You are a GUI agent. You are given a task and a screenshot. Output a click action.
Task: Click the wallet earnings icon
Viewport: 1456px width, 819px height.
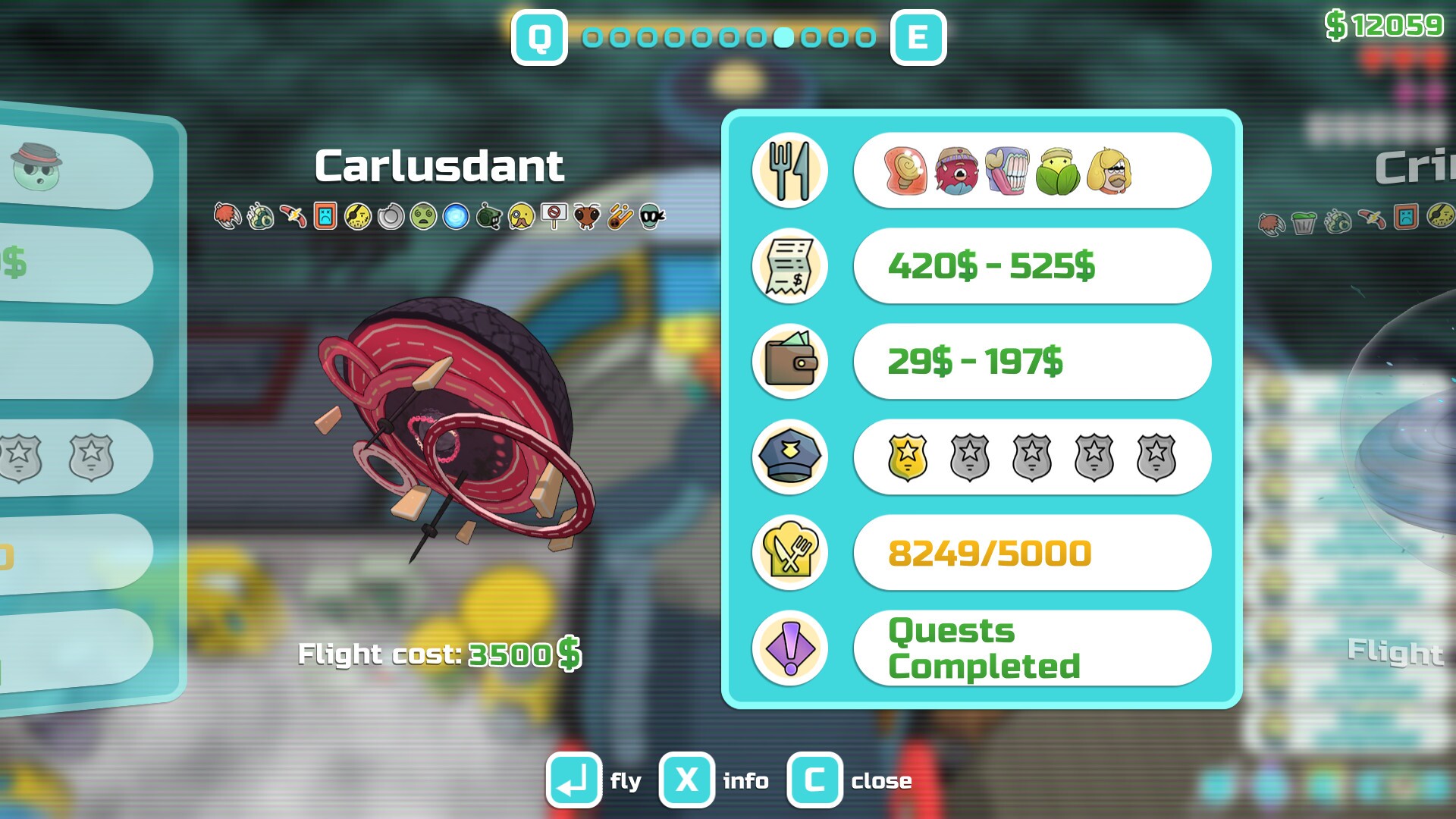(789, 362)
